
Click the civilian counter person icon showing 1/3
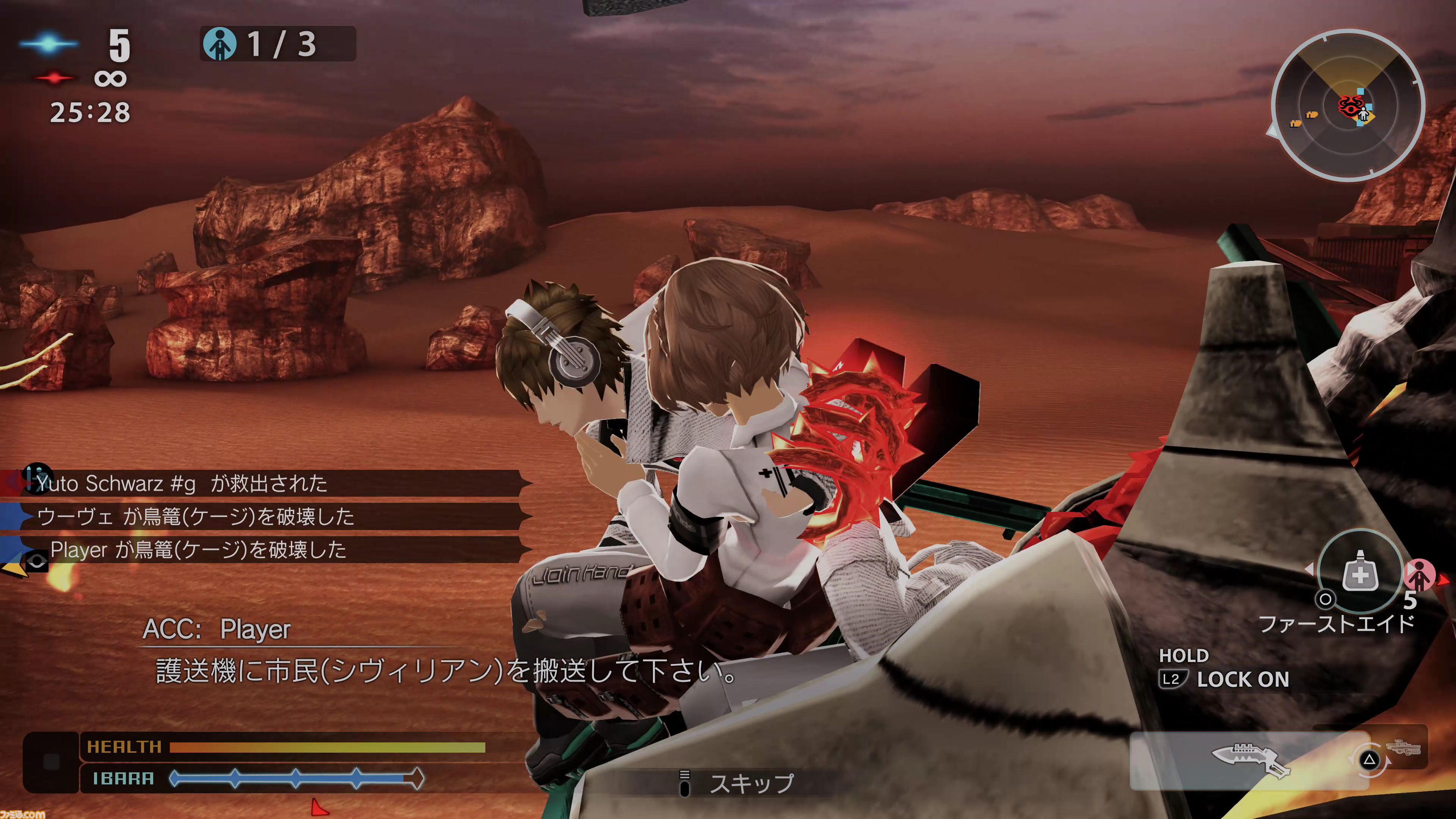(x=221, y=44)
